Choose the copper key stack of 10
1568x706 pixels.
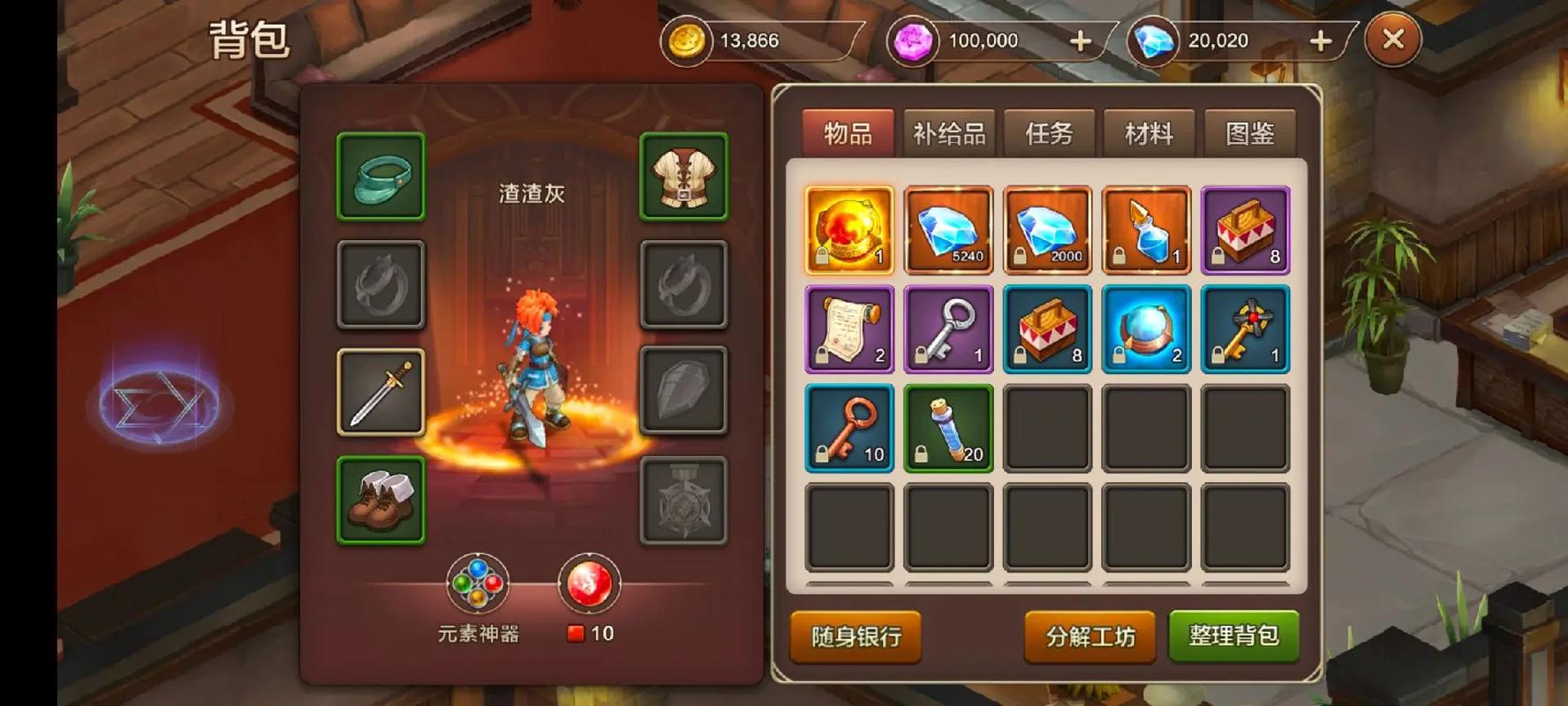849,427
